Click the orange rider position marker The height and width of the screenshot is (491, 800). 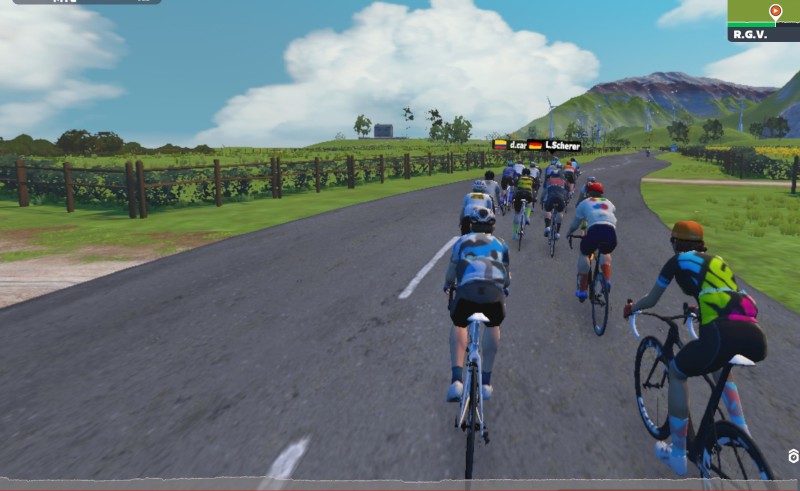(775, 12)
